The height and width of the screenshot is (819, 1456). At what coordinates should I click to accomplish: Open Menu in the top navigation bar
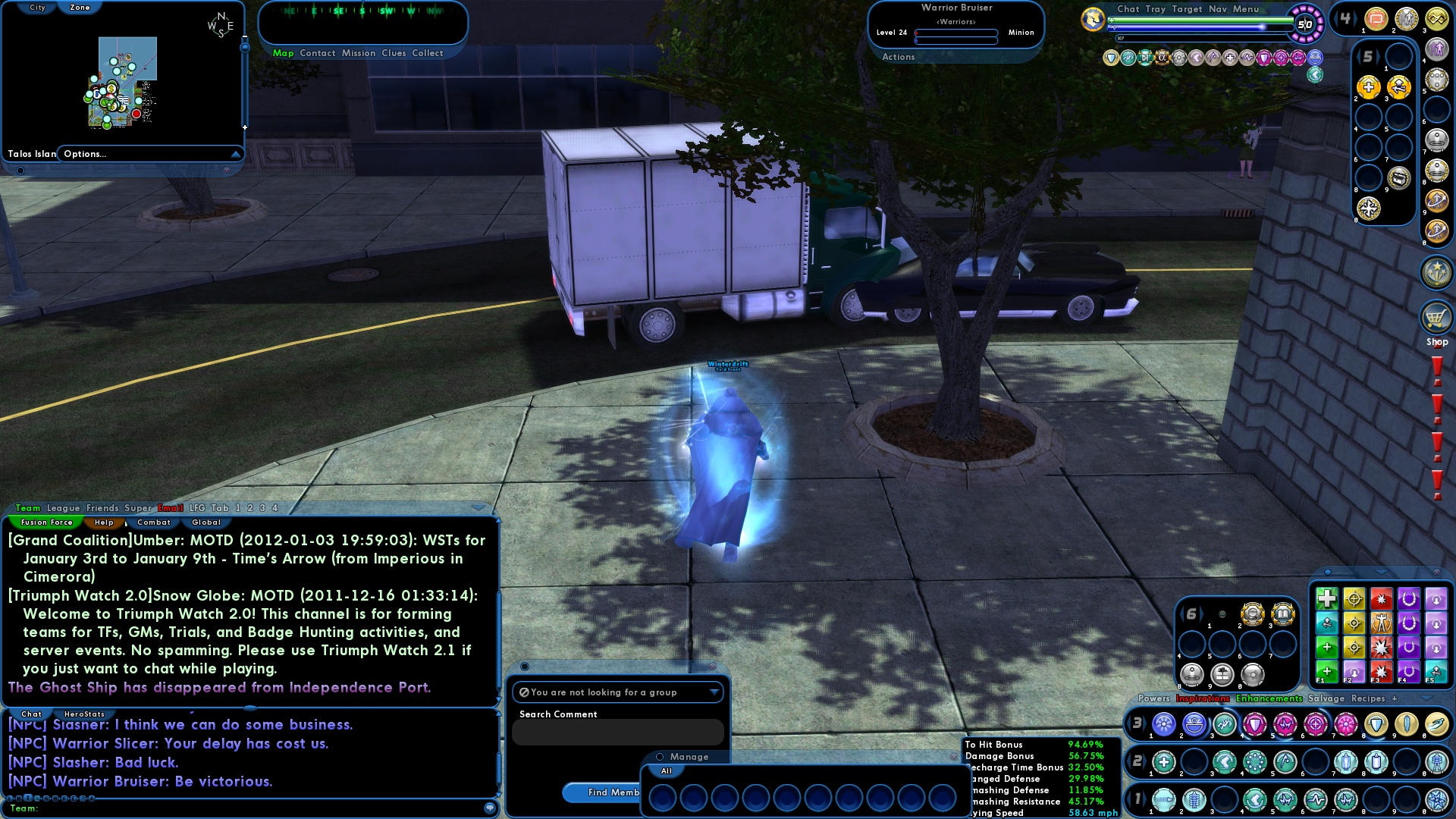1247,9
